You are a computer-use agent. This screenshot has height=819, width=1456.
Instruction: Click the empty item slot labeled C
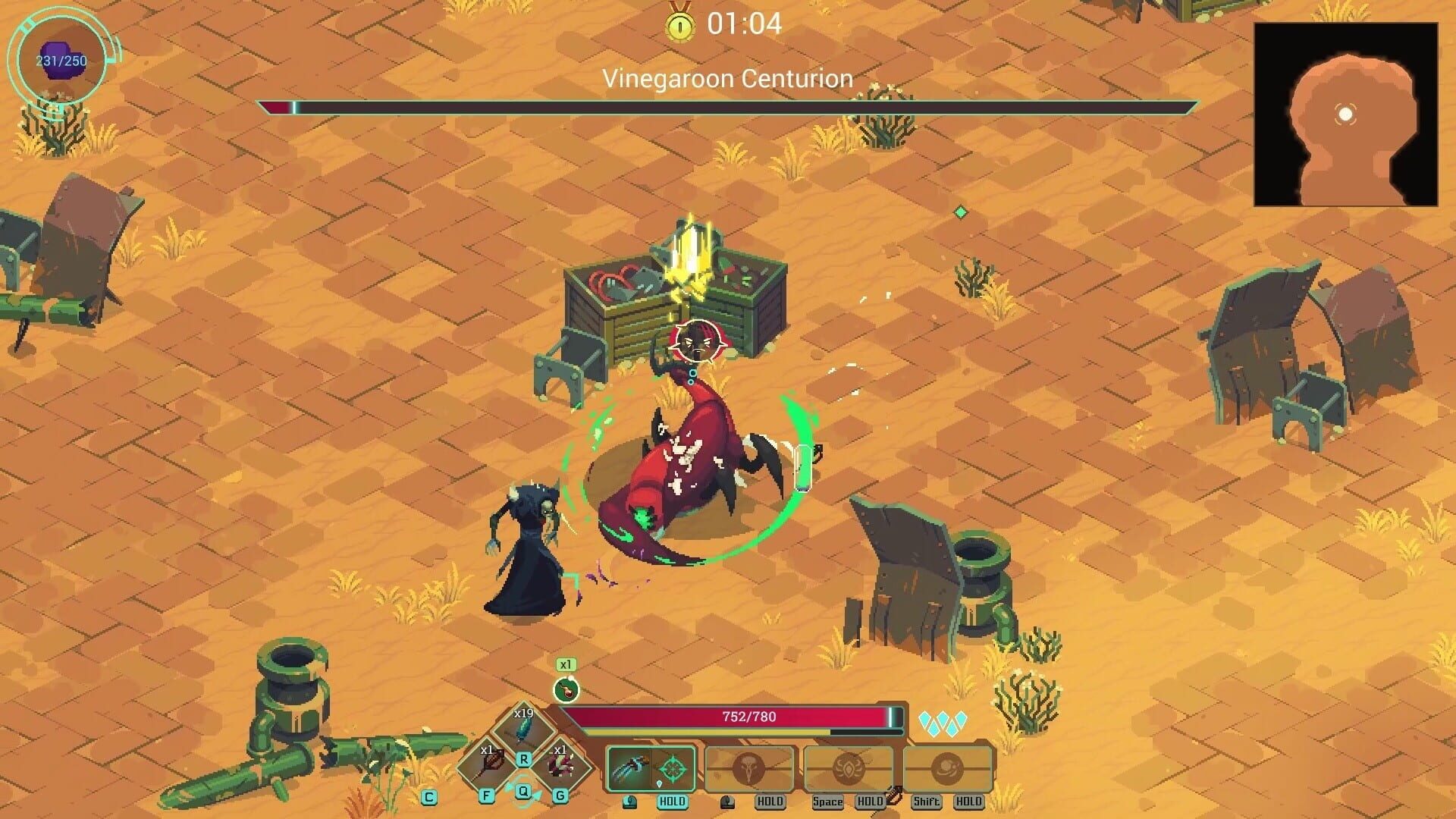pyautogui.click(x=428, y=796)
